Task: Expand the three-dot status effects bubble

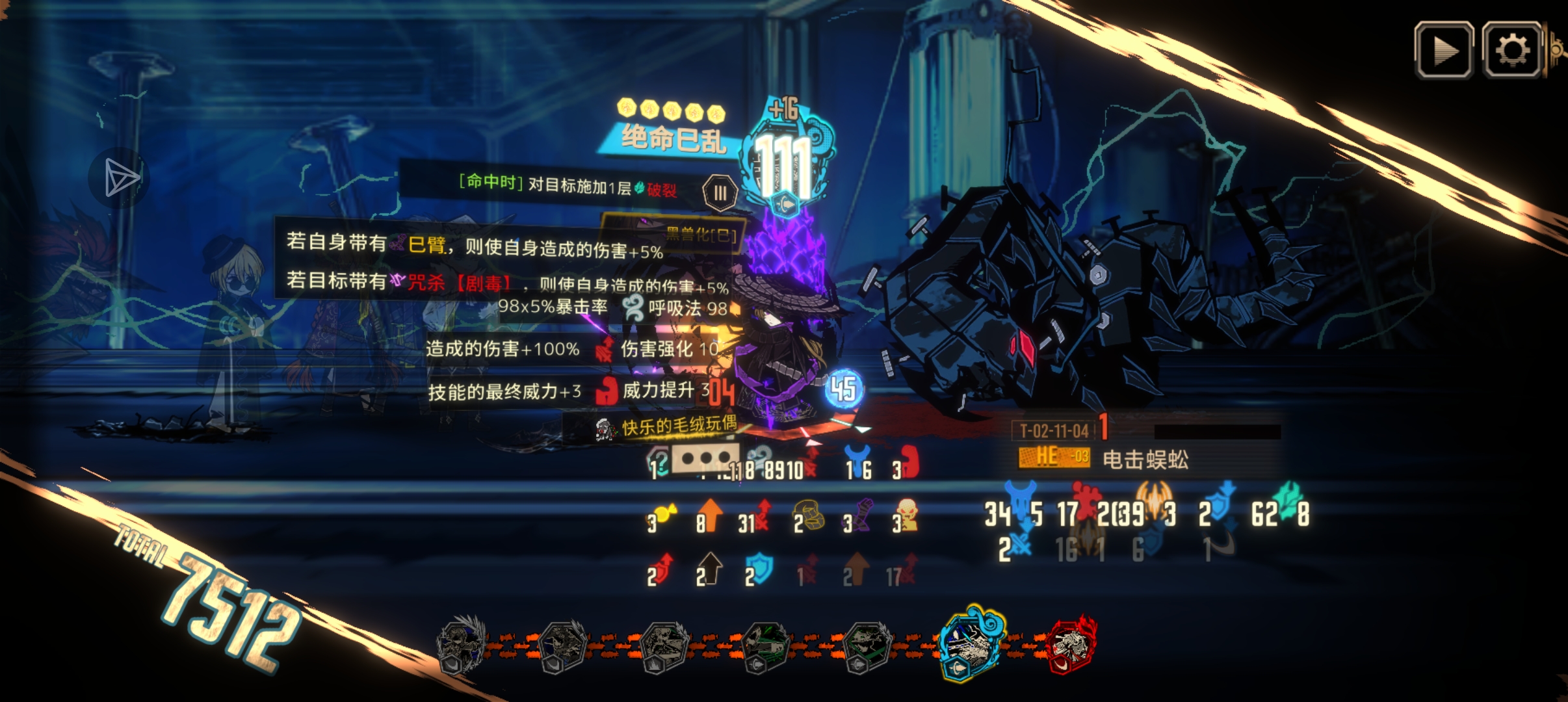Action: (705, 458)
